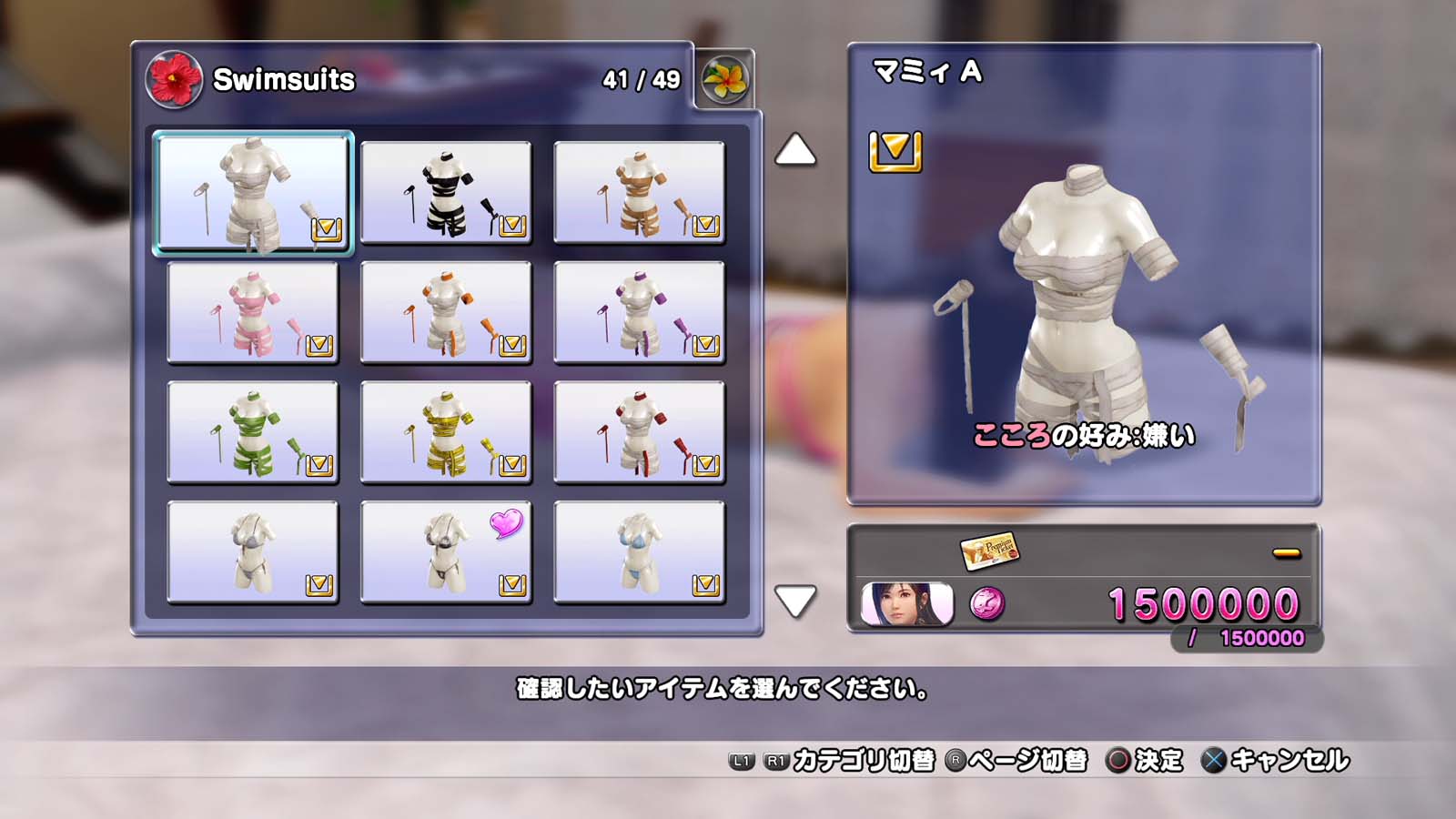This screenshot has width=1456, height=819.
Task: Select the white mummy swimsuit tile
Action: pyautogui.click(x=253, y=193)
